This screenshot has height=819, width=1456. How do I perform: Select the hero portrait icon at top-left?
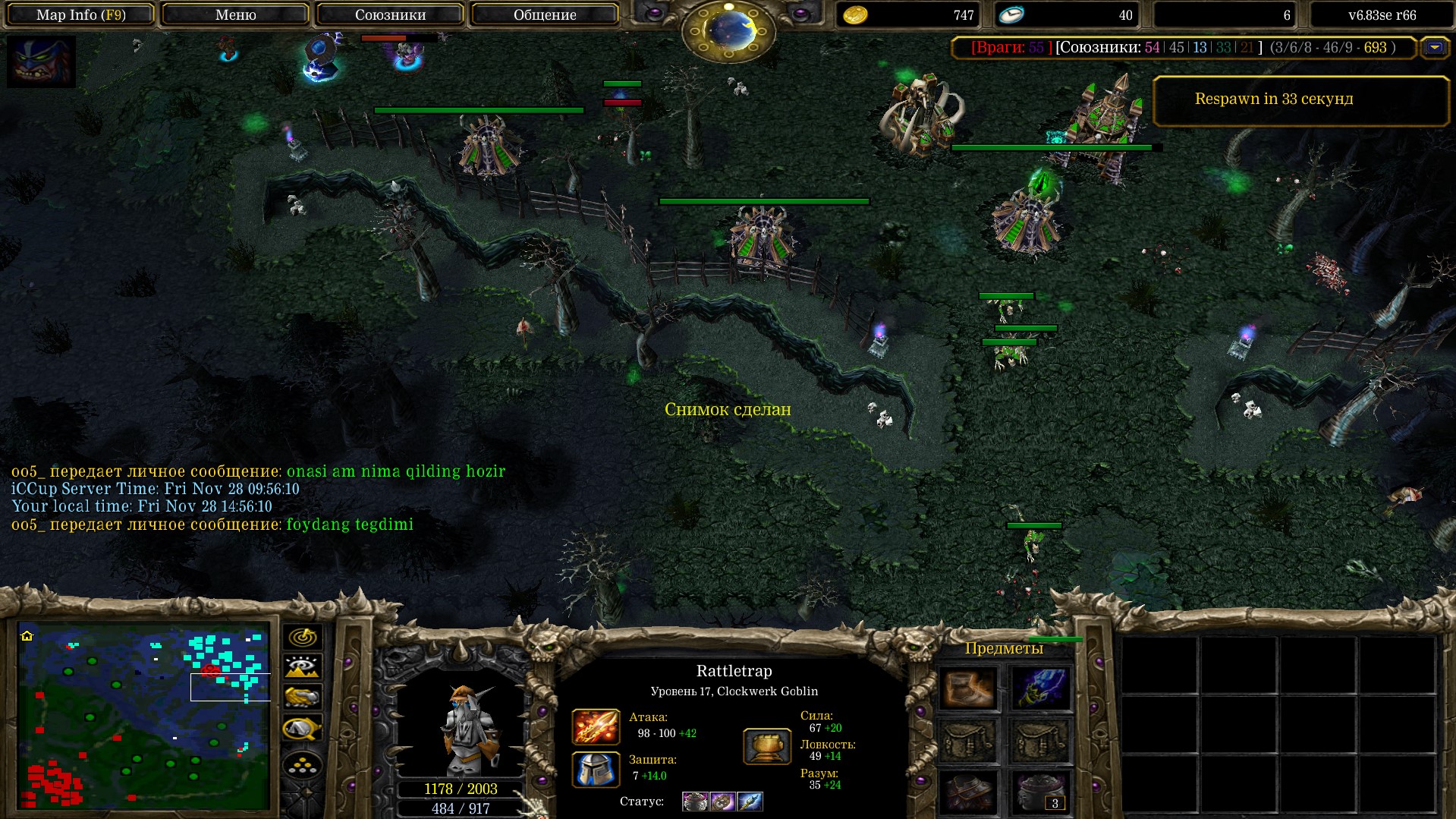(x=41, y=61)
